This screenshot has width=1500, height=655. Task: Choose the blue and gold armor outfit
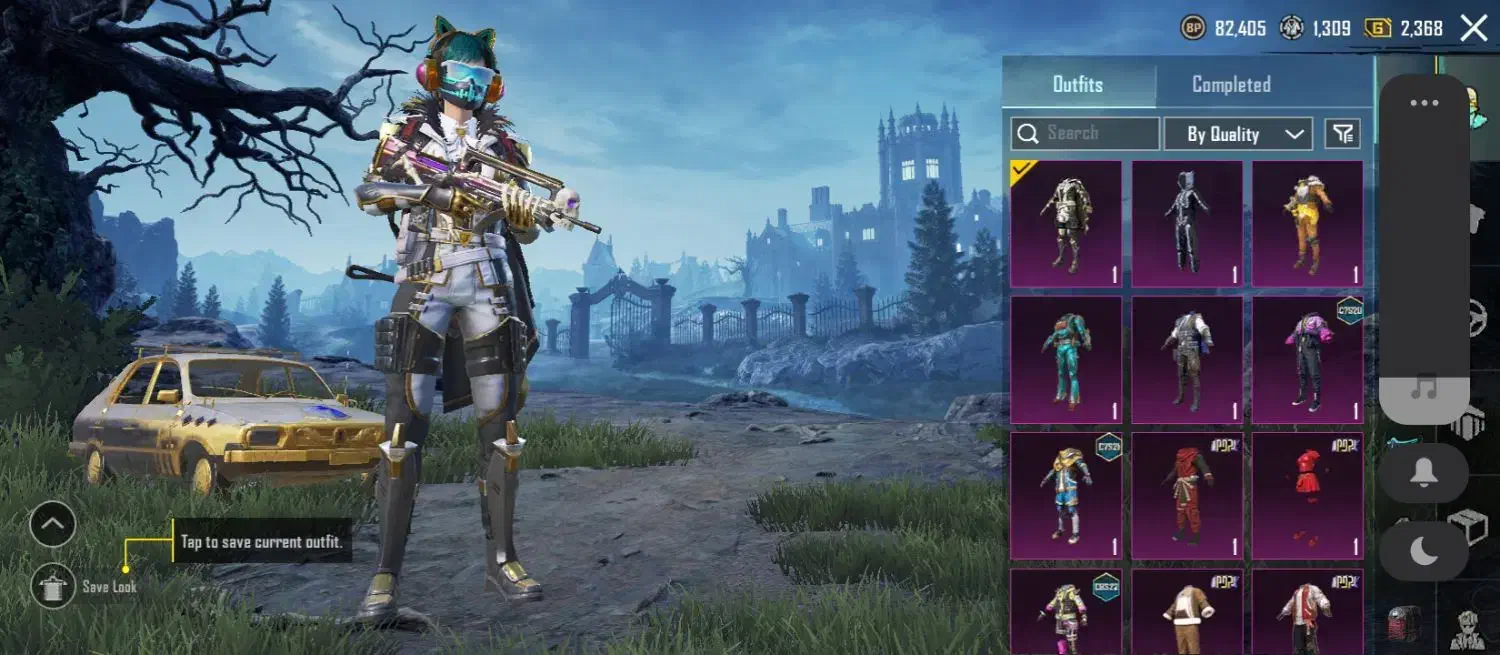[x=1066, y=495]
